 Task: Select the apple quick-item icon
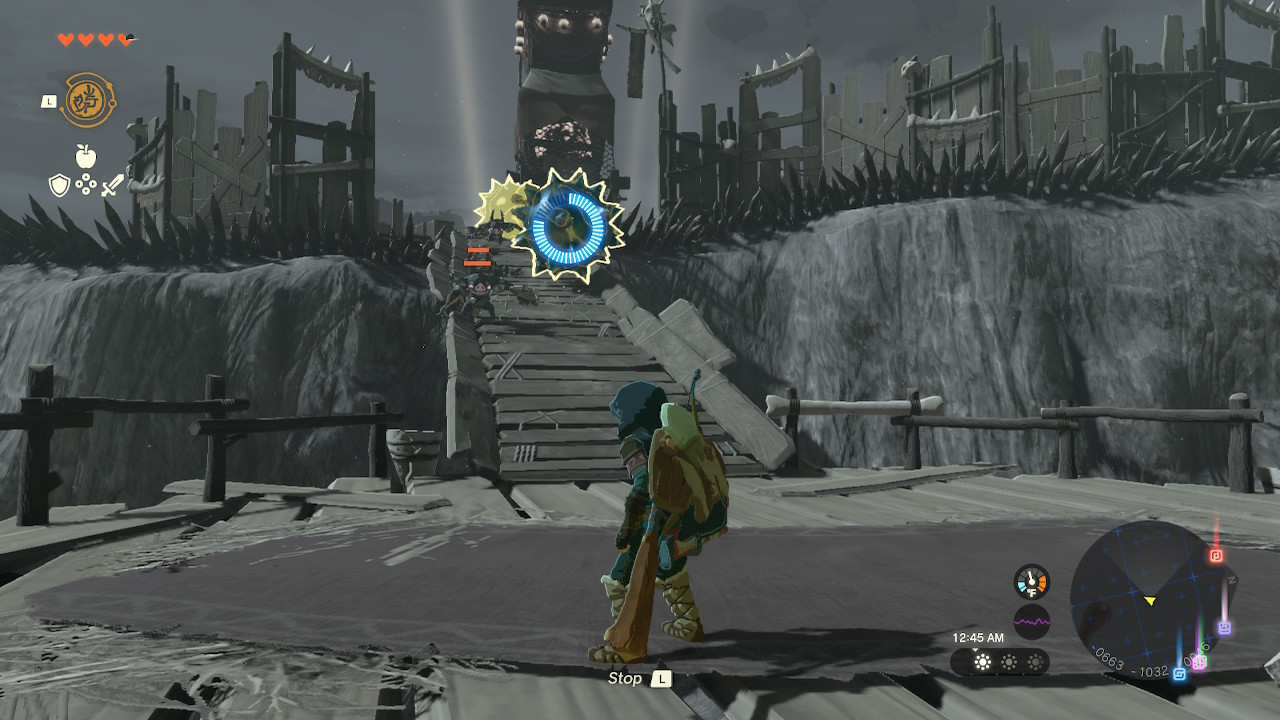click(85, 156)
